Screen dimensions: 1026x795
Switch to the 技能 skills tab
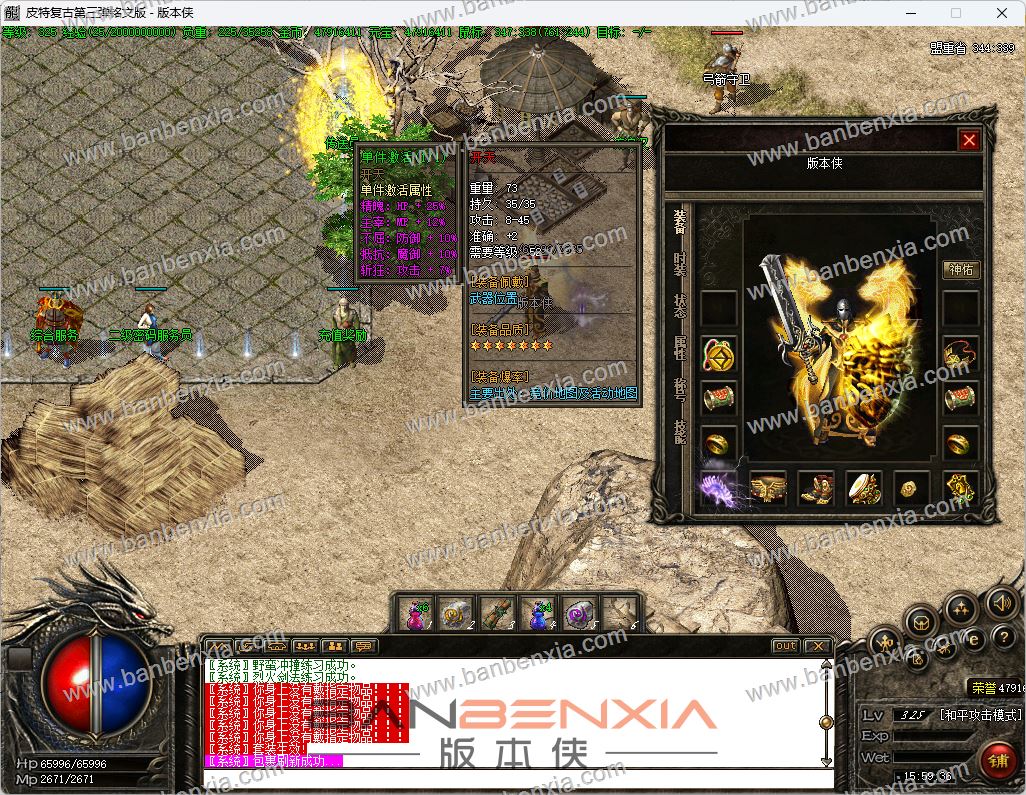tap(680, 430)
